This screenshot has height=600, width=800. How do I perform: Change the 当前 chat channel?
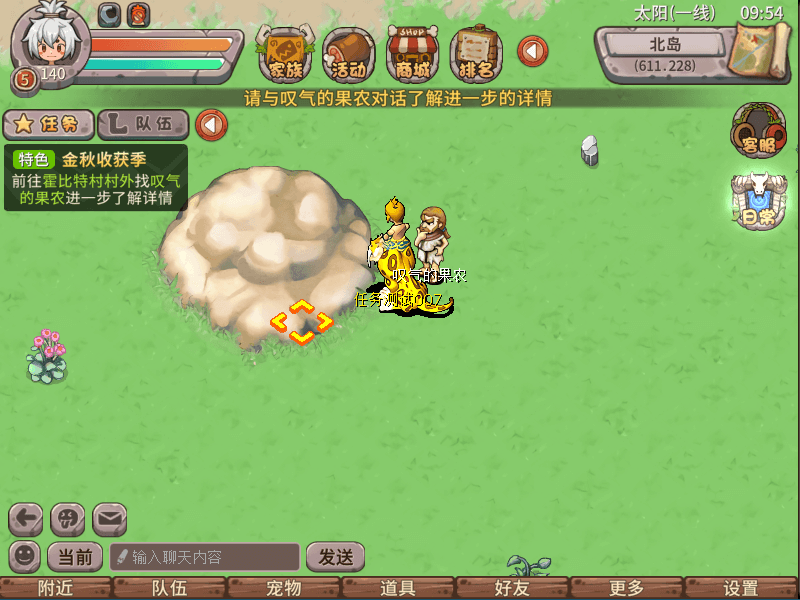tap(75, 556)
